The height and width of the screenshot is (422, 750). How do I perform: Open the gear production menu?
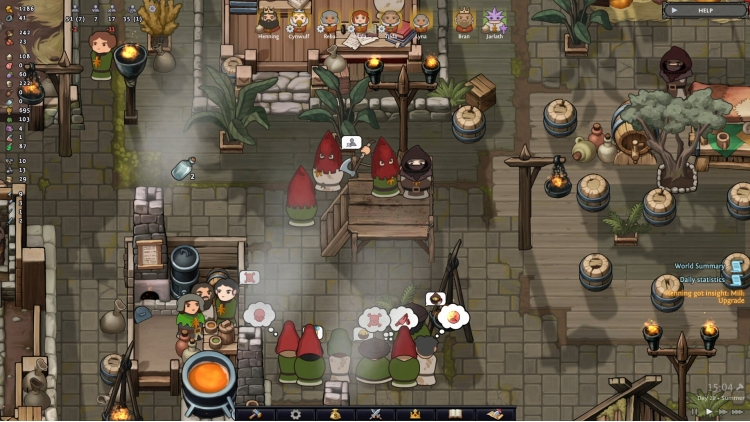[295, 414]
